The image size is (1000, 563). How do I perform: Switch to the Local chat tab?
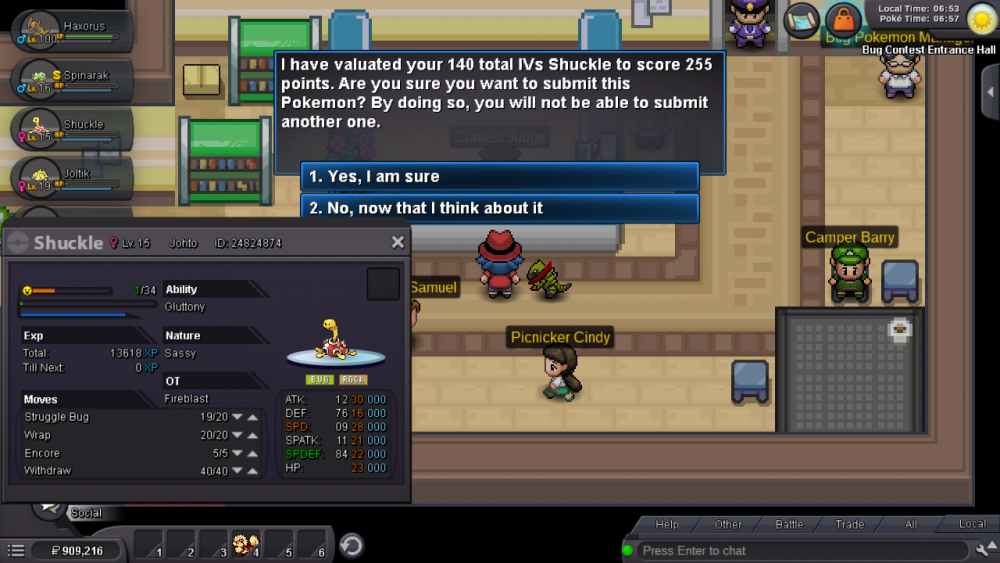pyautogui.click(x=972, y=524)
